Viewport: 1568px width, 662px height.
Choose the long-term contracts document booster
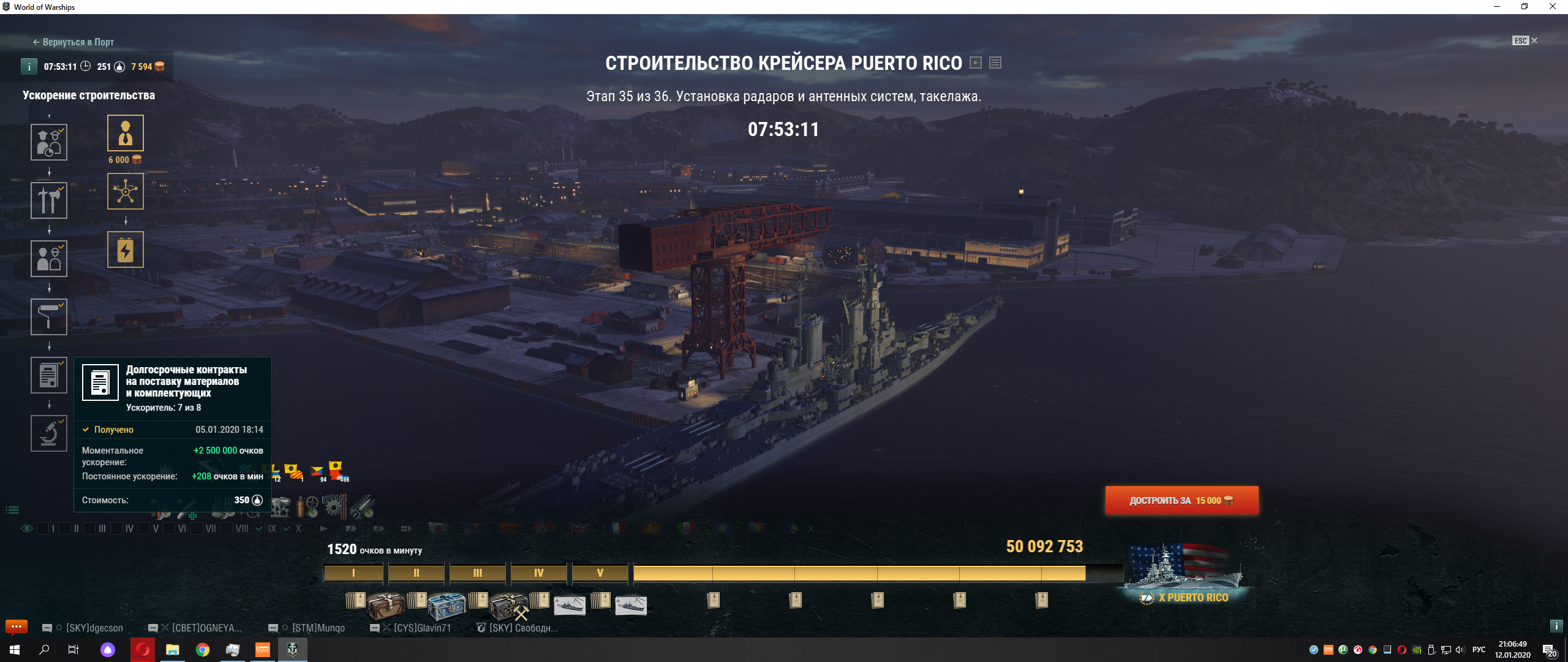(x=49, y=375)
